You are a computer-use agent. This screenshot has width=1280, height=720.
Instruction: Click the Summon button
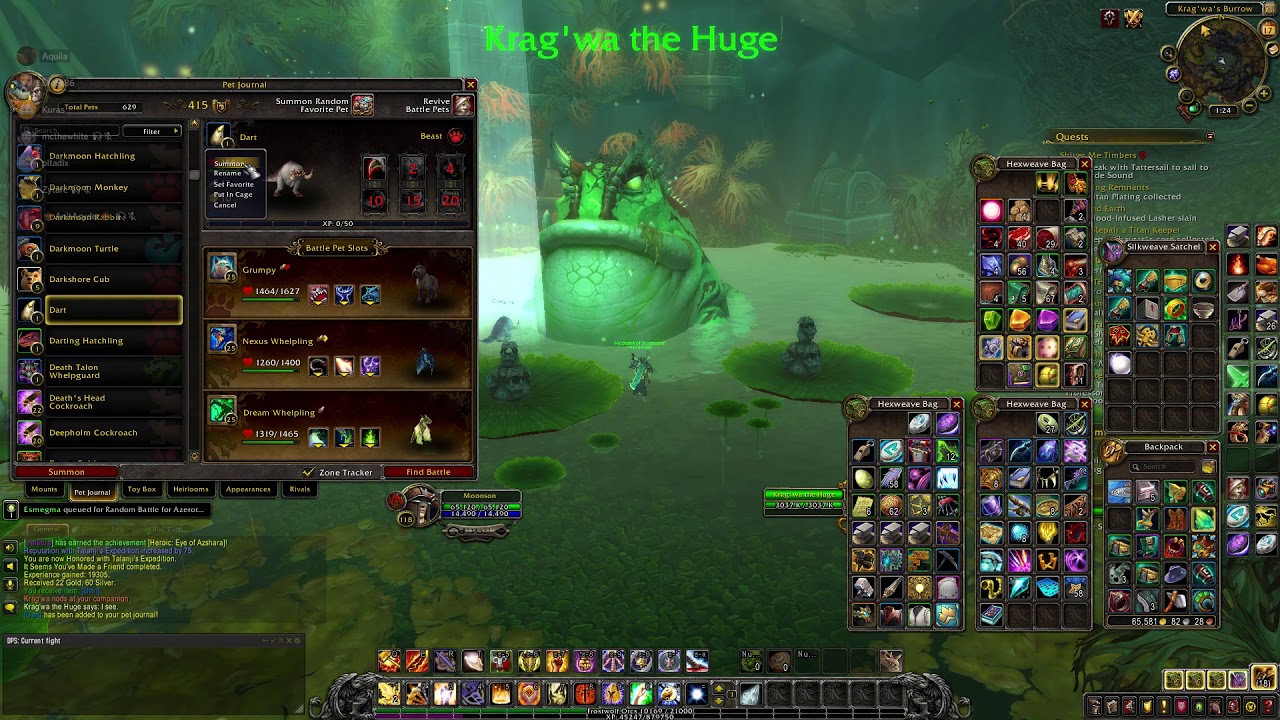[66, 472]
